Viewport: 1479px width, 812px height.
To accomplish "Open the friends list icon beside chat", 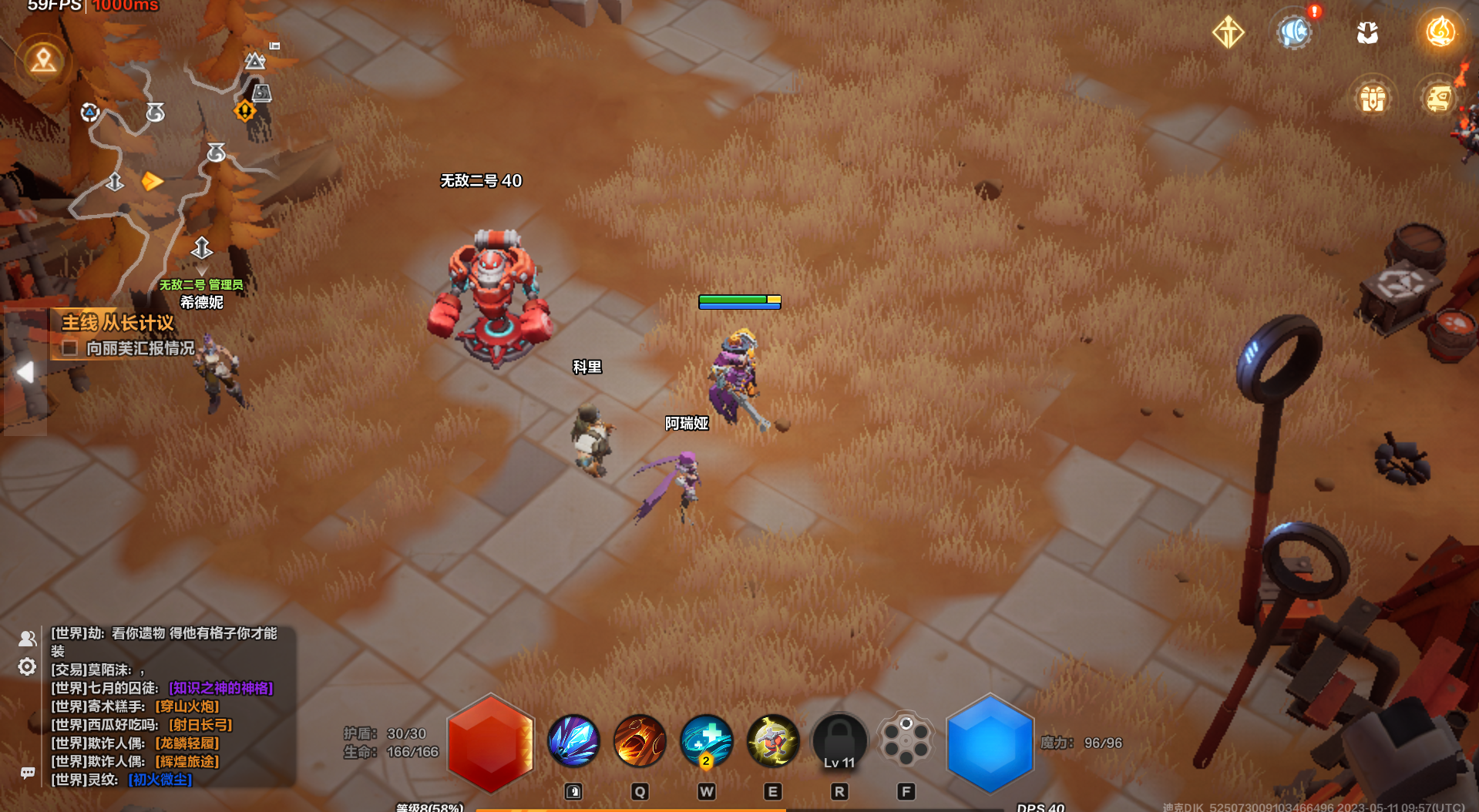I will coord(27,639).
